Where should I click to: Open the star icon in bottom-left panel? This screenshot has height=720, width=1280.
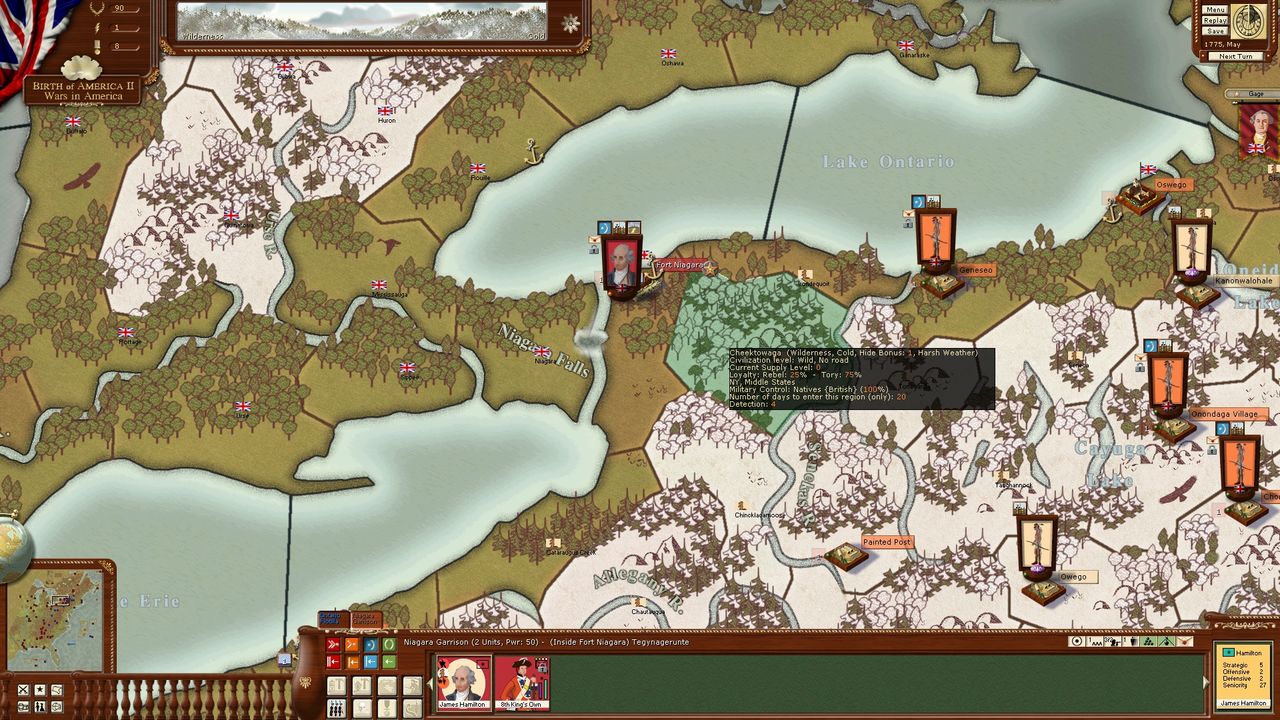tap(39, 690)
